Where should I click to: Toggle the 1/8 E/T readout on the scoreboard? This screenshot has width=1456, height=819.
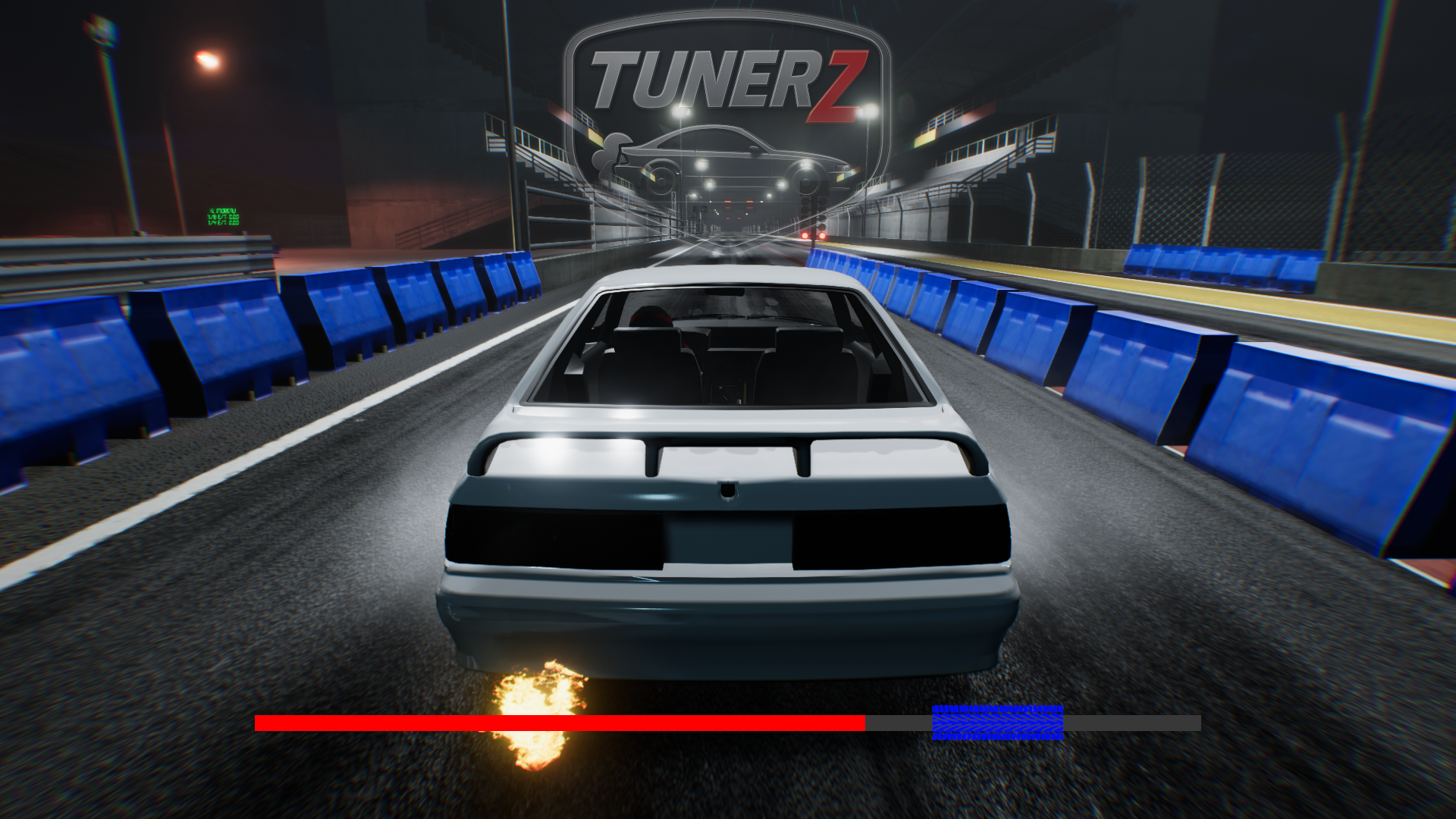223,217
